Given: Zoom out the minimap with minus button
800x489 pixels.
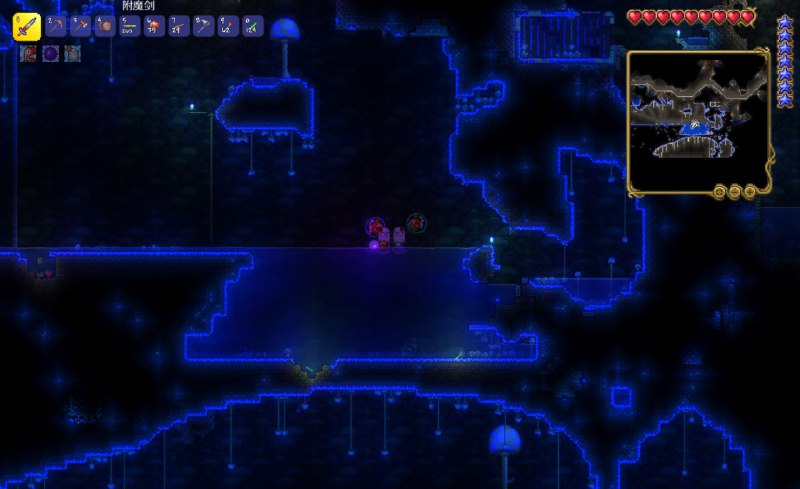Looking at the screenshot, I should [735, 191].
